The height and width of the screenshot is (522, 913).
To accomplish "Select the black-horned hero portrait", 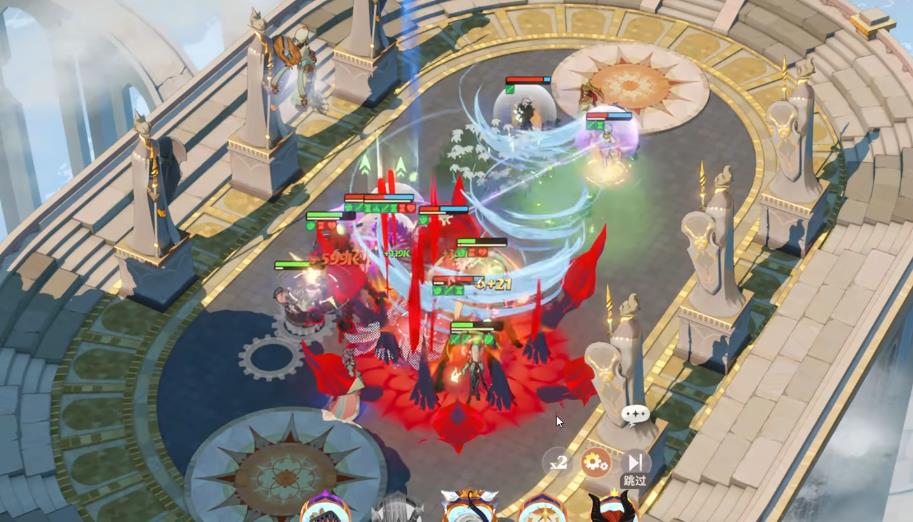I will click(x=611, y=508).
